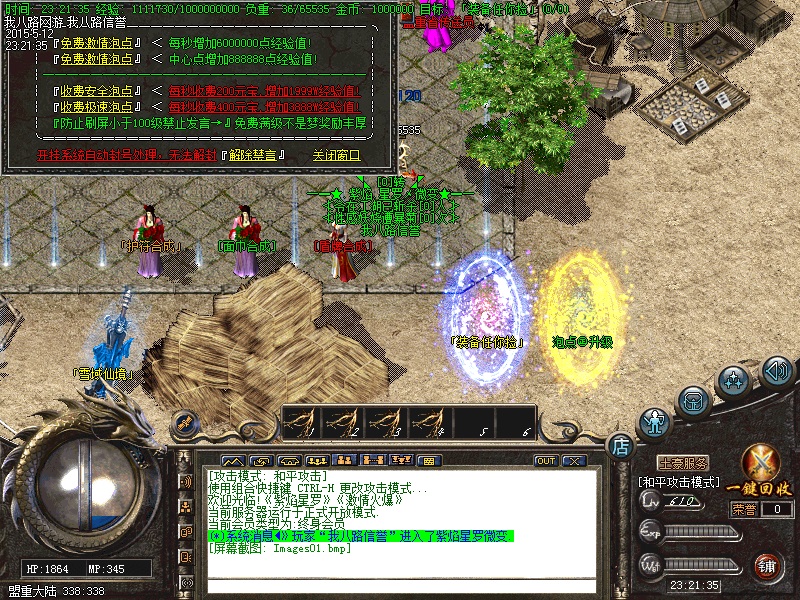Click the X button next to OUT
Image resolution: width=800 pixels, height=600 pixels.
click(573, 461)
